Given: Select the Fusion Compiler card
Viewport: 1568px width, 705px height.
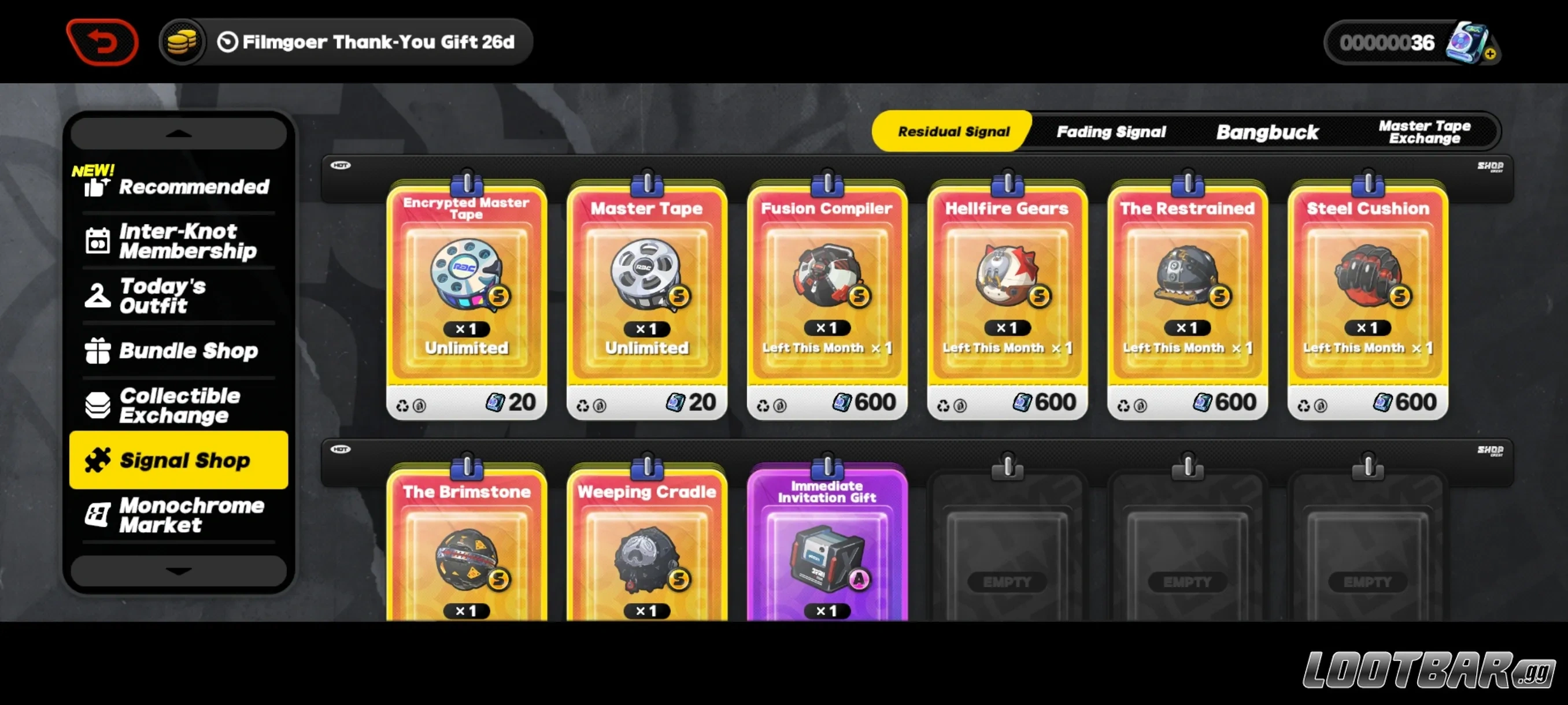Looking at the screenshot, I should (x=827, y=298).
